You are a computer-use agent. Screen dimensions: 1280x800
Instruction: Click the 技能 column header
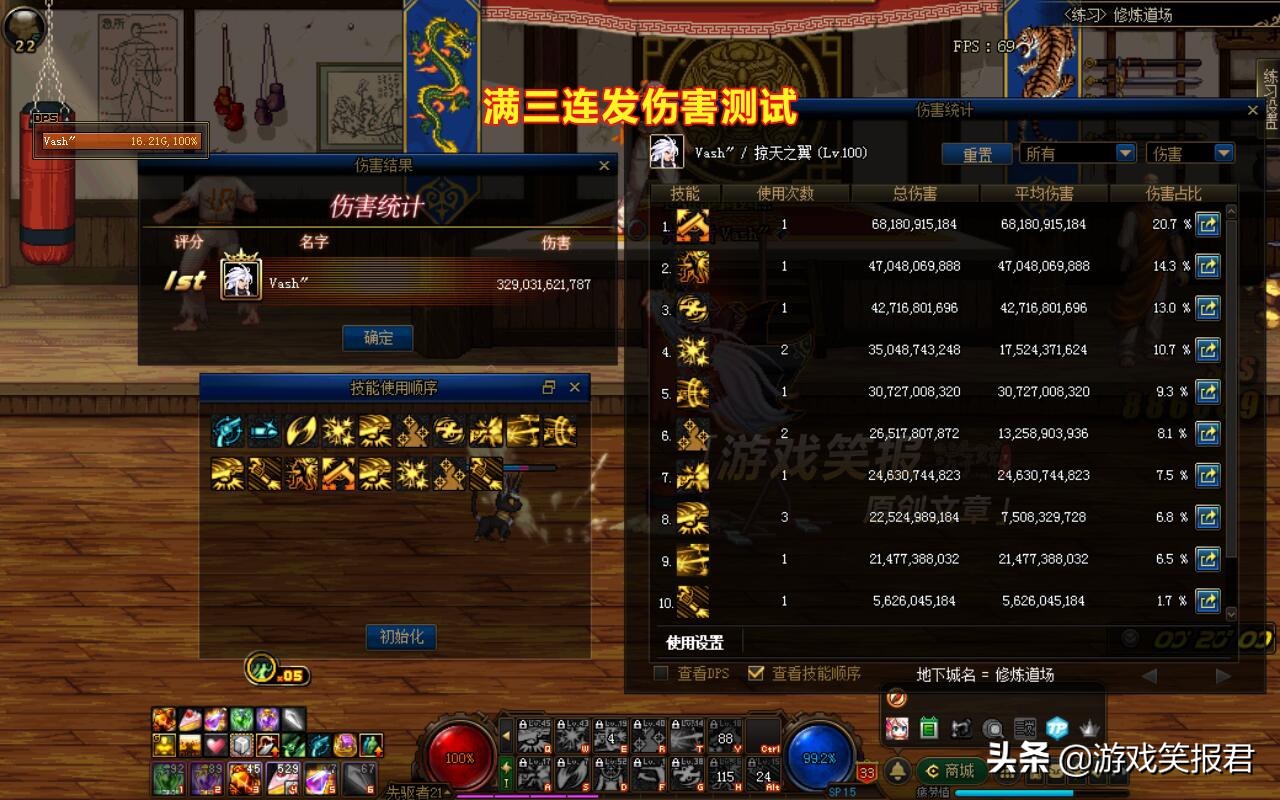pyautogui.click(x=685, y=193)
